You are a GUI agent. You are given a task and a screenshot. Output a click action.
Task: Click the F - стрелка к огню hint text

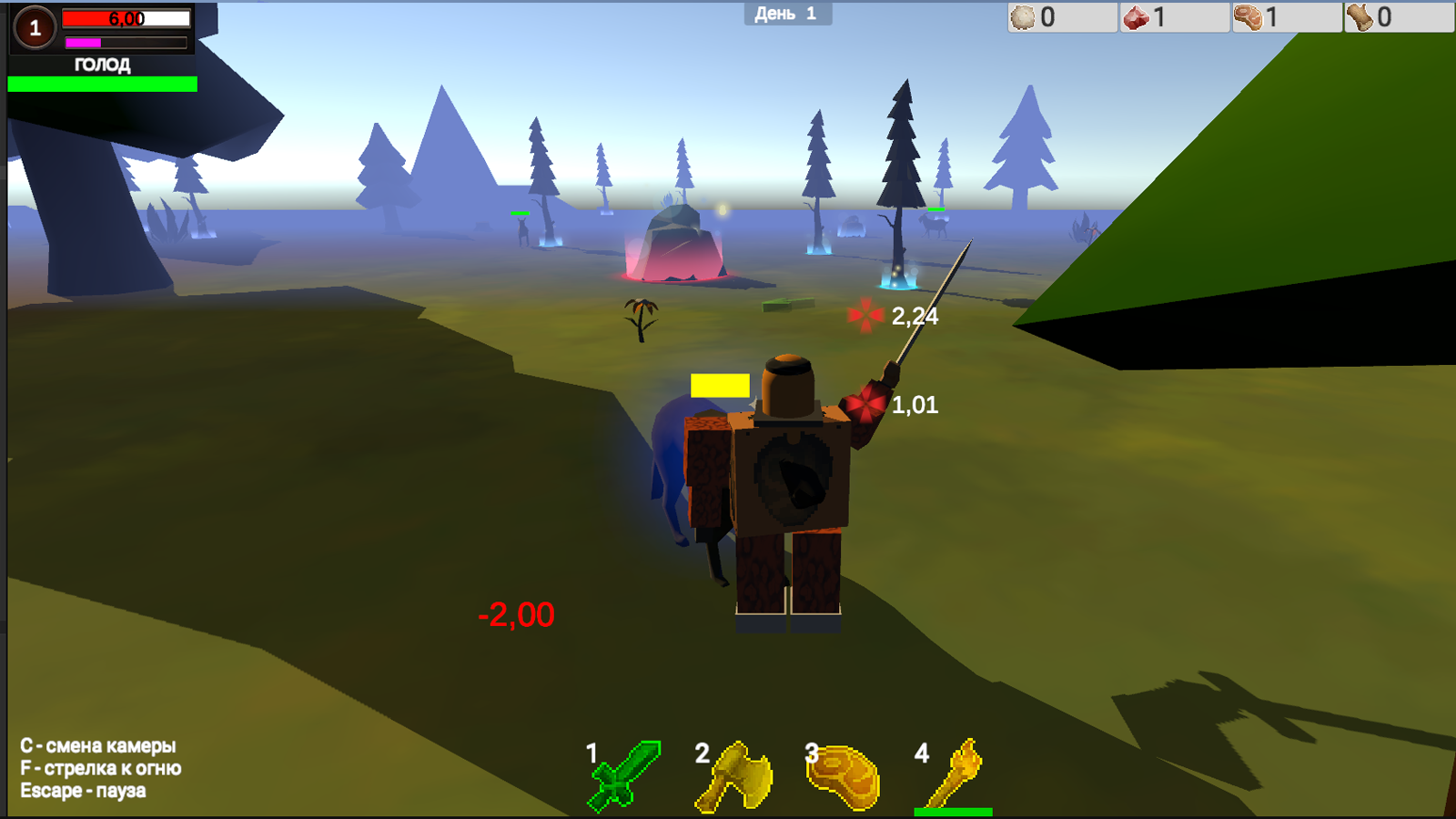[x=102, y=768]
